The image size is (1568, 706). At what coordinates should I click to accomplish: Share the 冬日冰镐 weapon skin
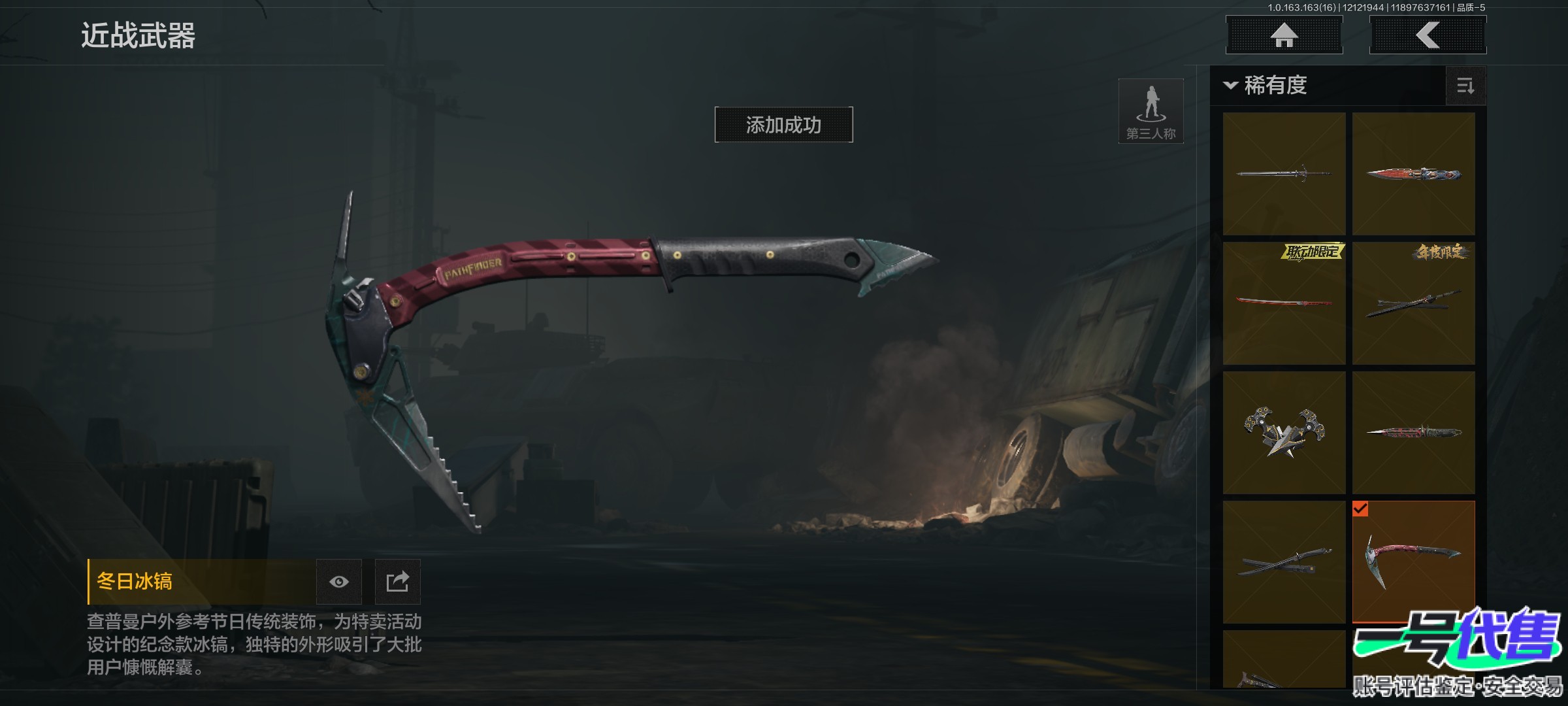pos(397,582)
